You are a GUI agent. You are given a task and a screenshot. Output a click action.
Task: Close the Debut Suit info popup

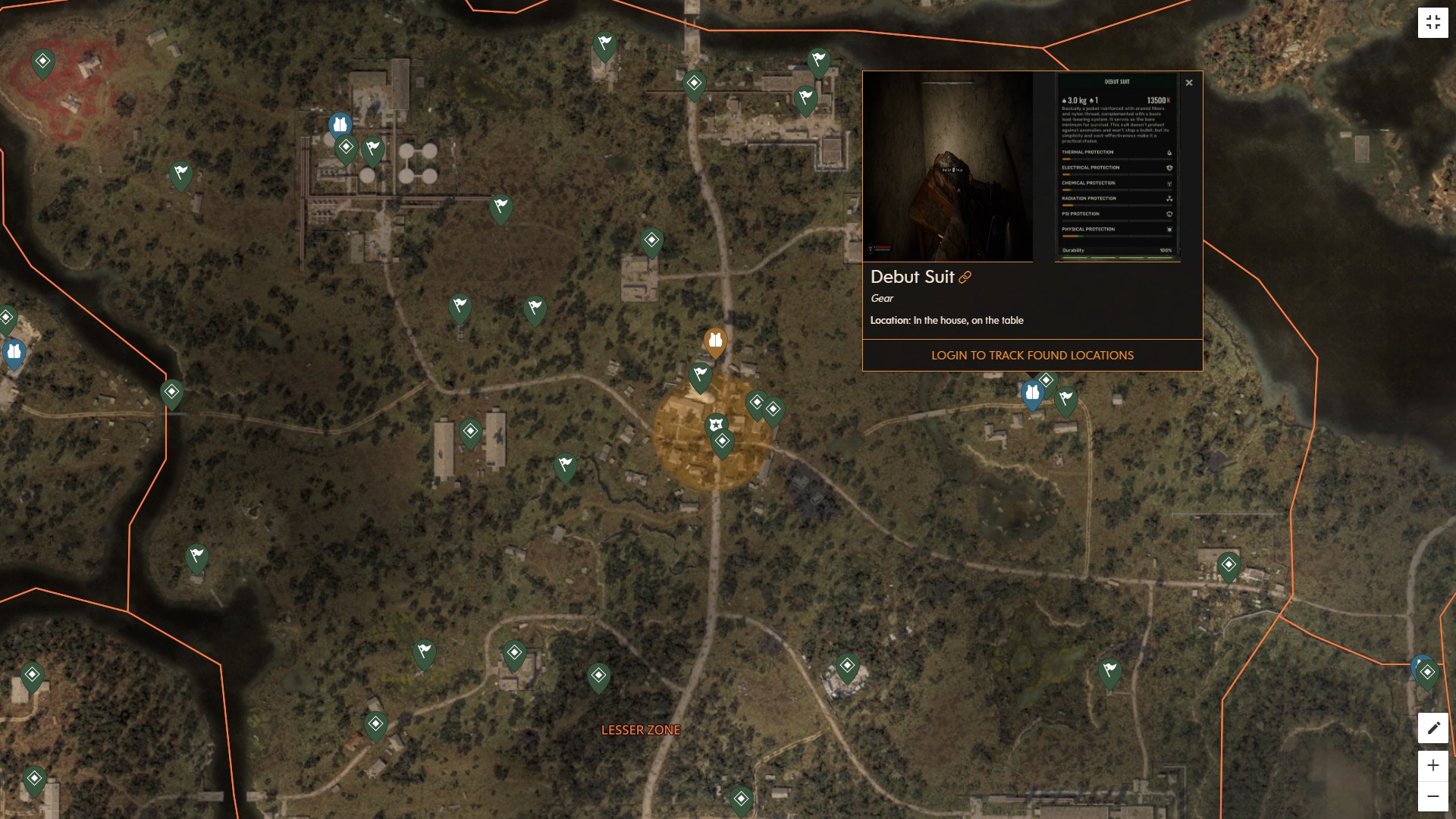1189,83
